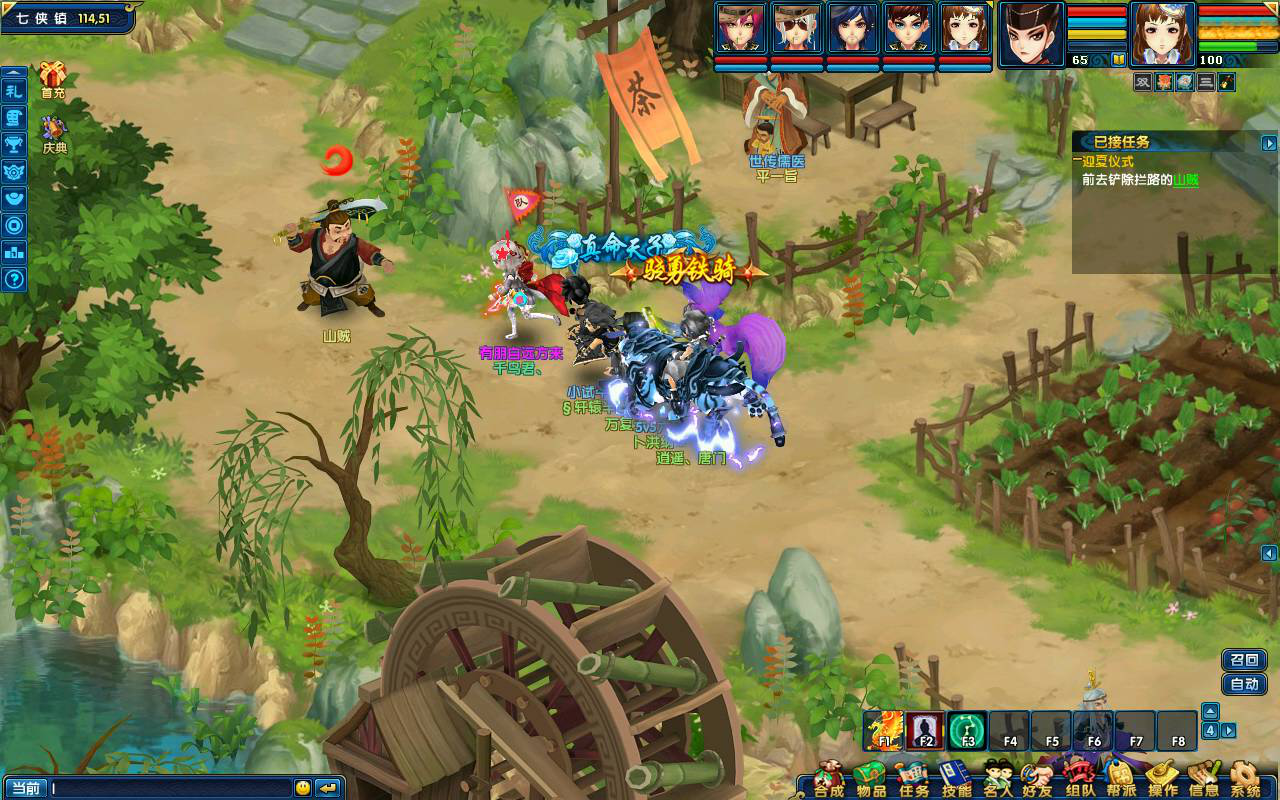Open the trophy icon in left sidebar
The width and height of the screenshot is (1280, 800).
14,144
